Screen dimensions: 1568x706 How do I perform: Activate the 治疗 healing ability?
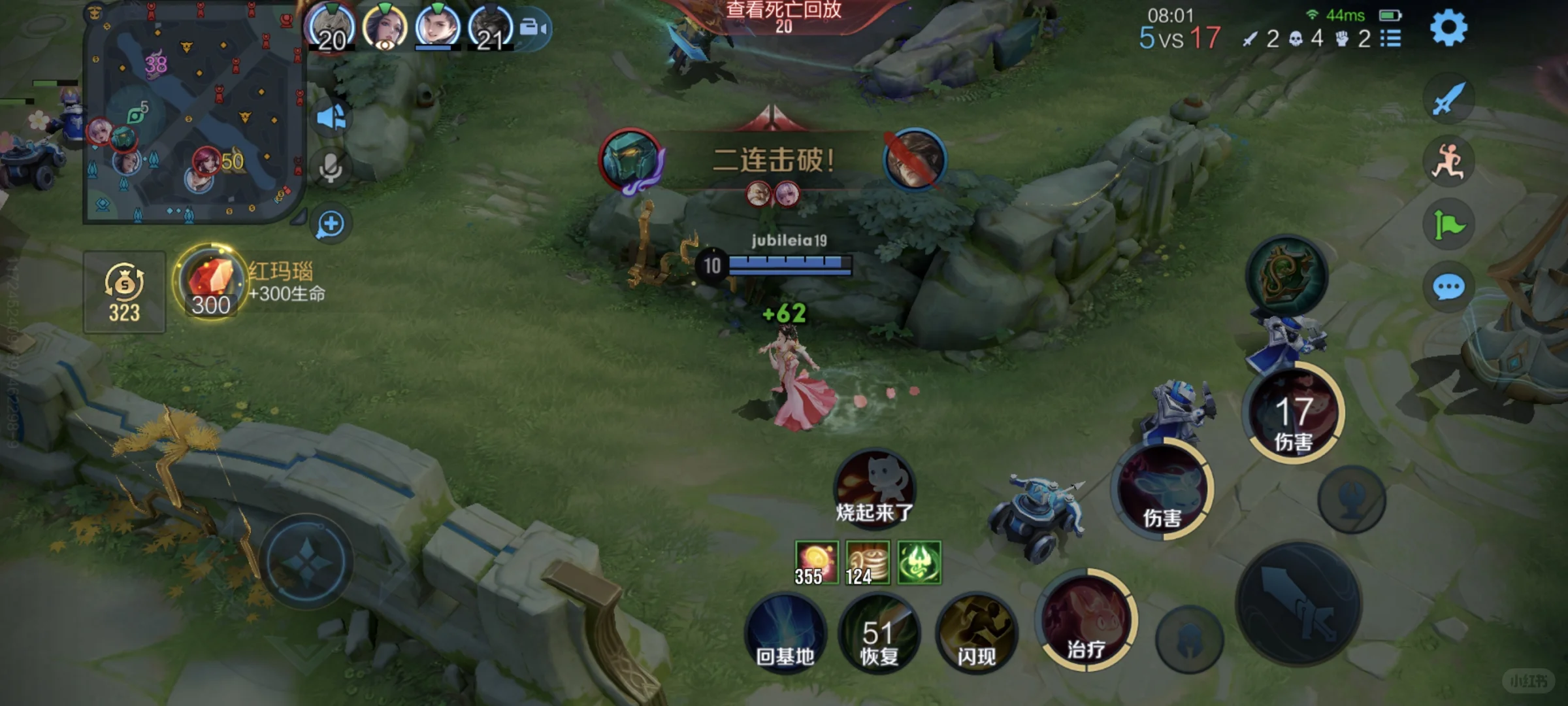coord(1086,620)
